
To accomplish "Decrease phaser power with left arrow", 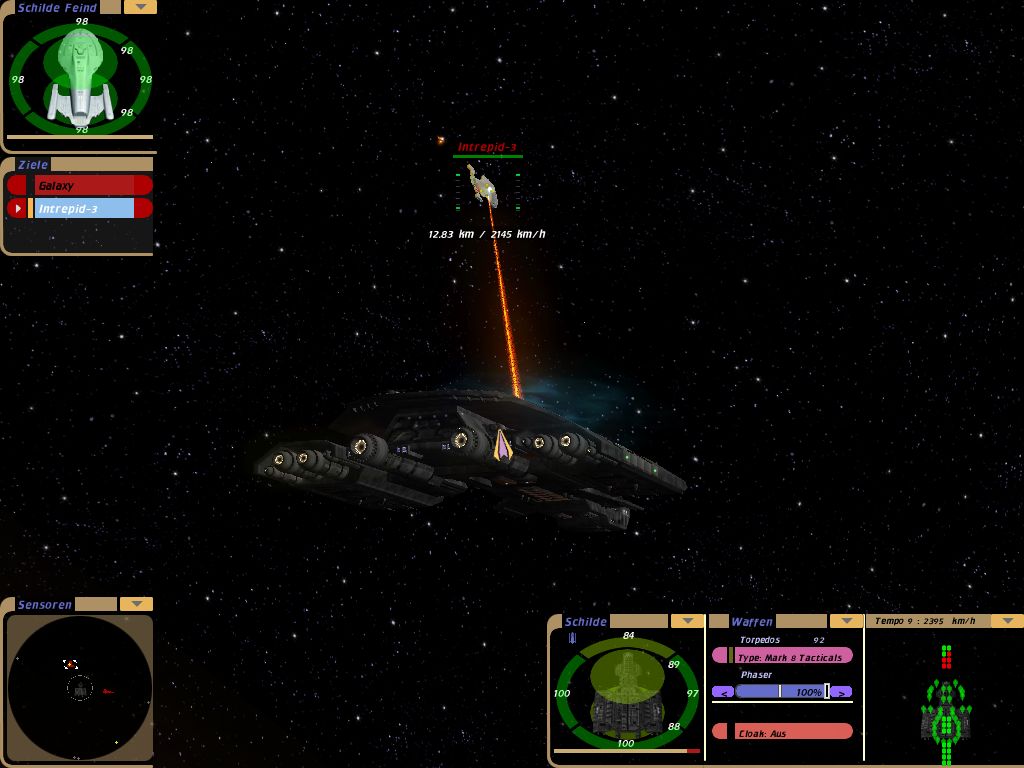I will [x=723, y=692].
